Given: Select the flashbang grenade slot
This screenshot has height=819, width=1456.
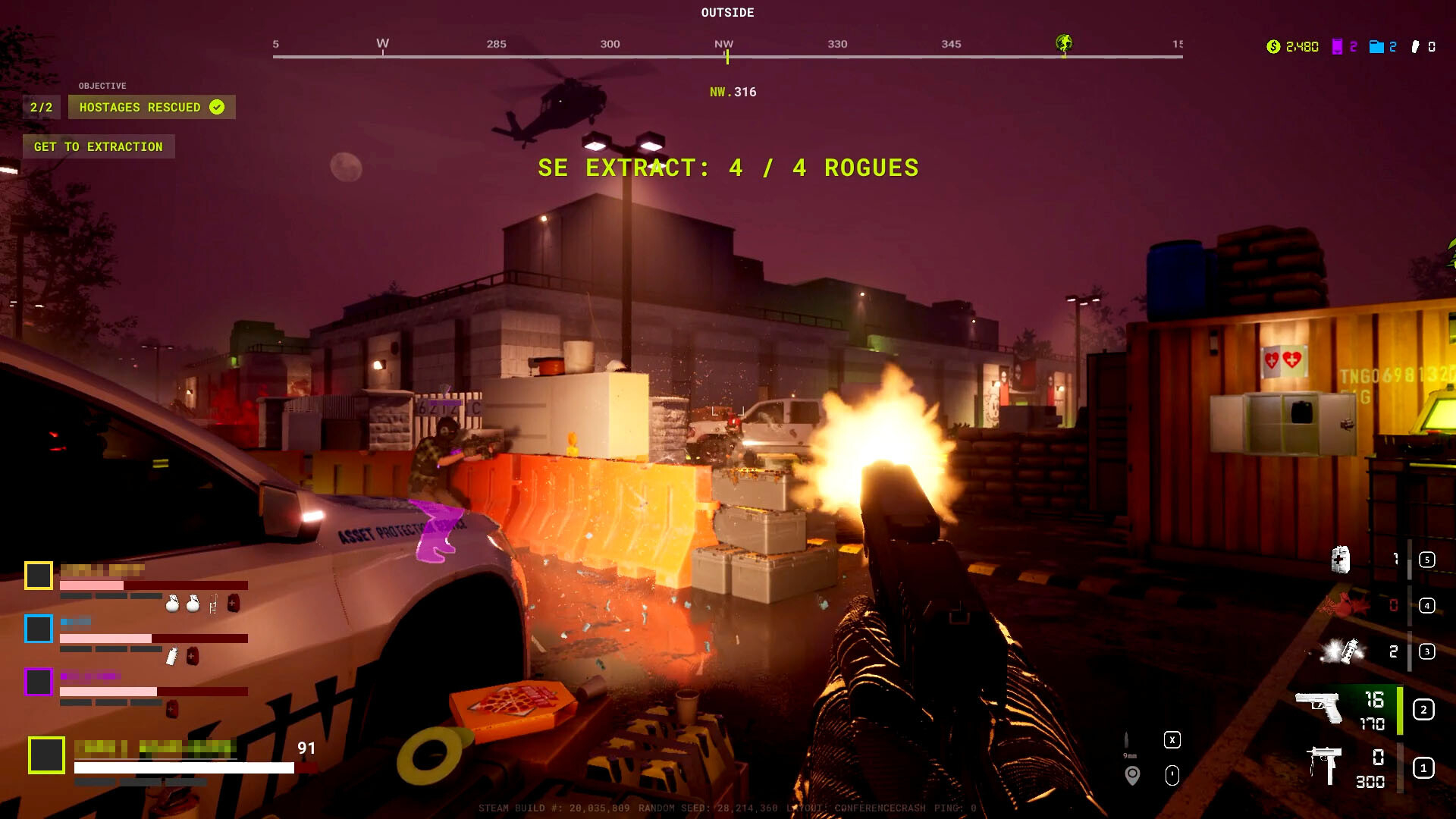Looking at the screenshot, I should click(x=1342, y=651).
